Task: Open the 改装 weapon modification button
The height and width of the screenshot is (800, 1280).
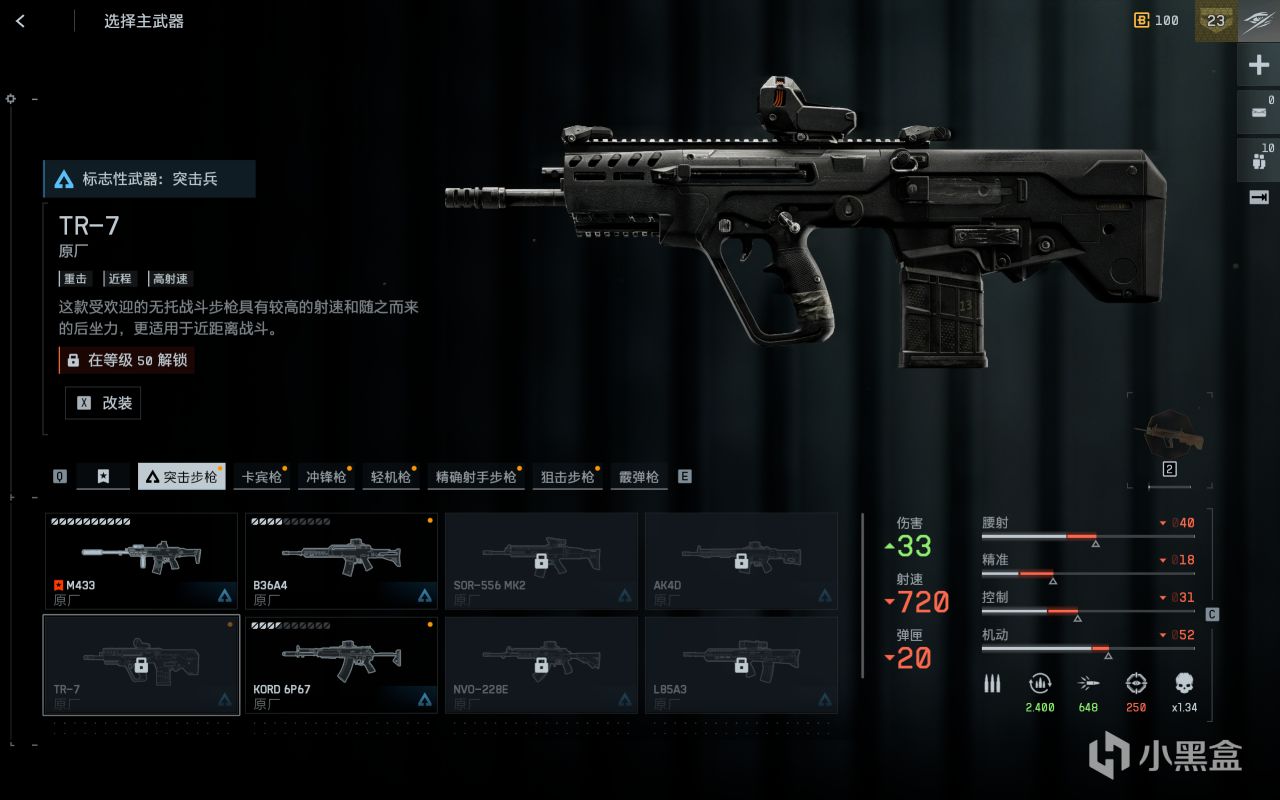Action: (103, 403)
